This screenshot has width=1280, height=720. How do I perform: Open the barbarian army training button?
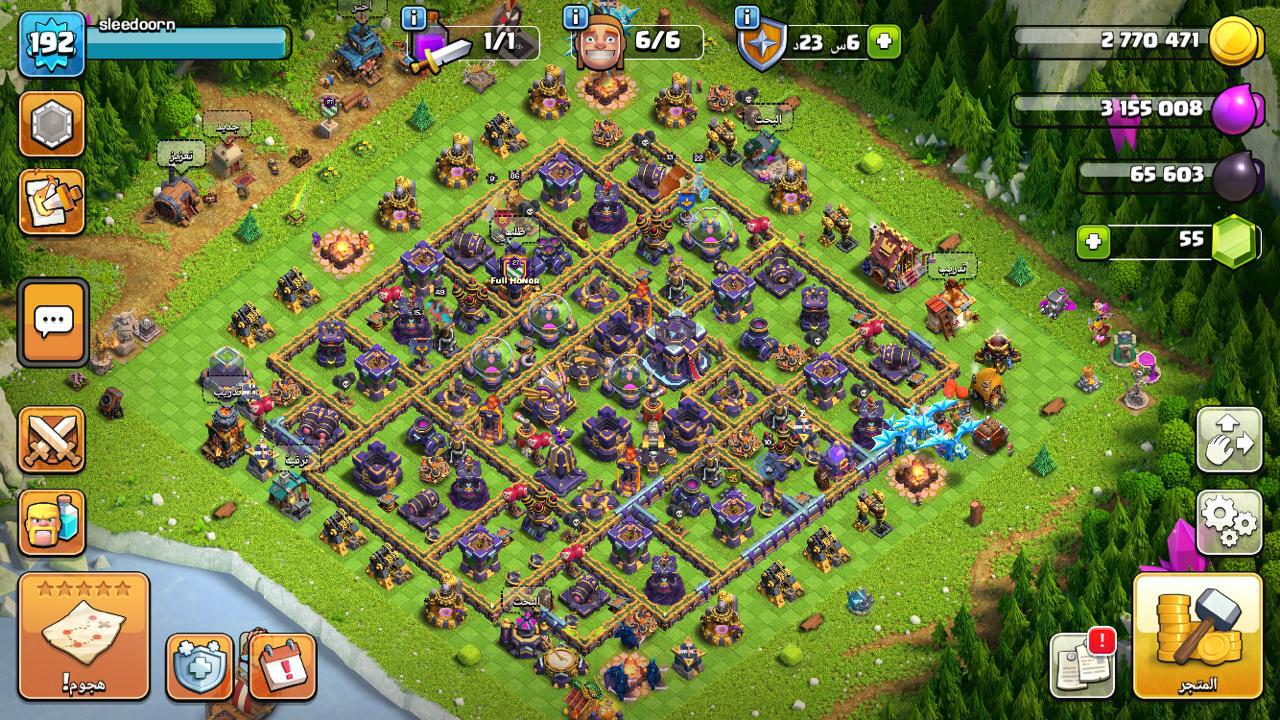(52, 522)
